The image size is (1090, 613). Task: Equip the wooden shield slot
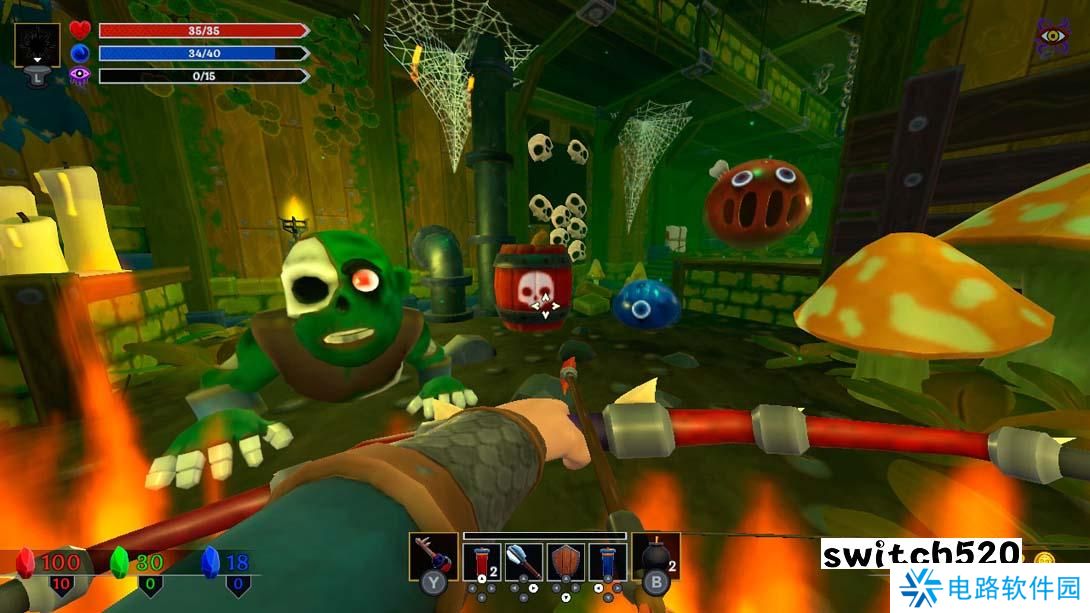click(566, 562)
